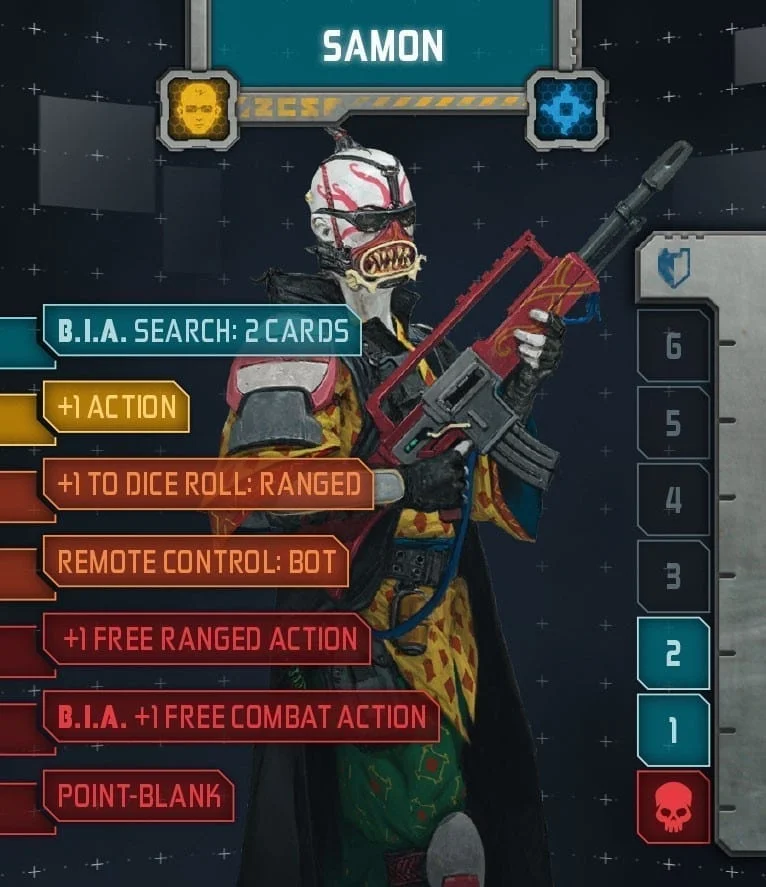Screen dimensions: 766x887
Task: Select +1 To Dice Roll: Ranged skill
Action: (x=208, y=484)
